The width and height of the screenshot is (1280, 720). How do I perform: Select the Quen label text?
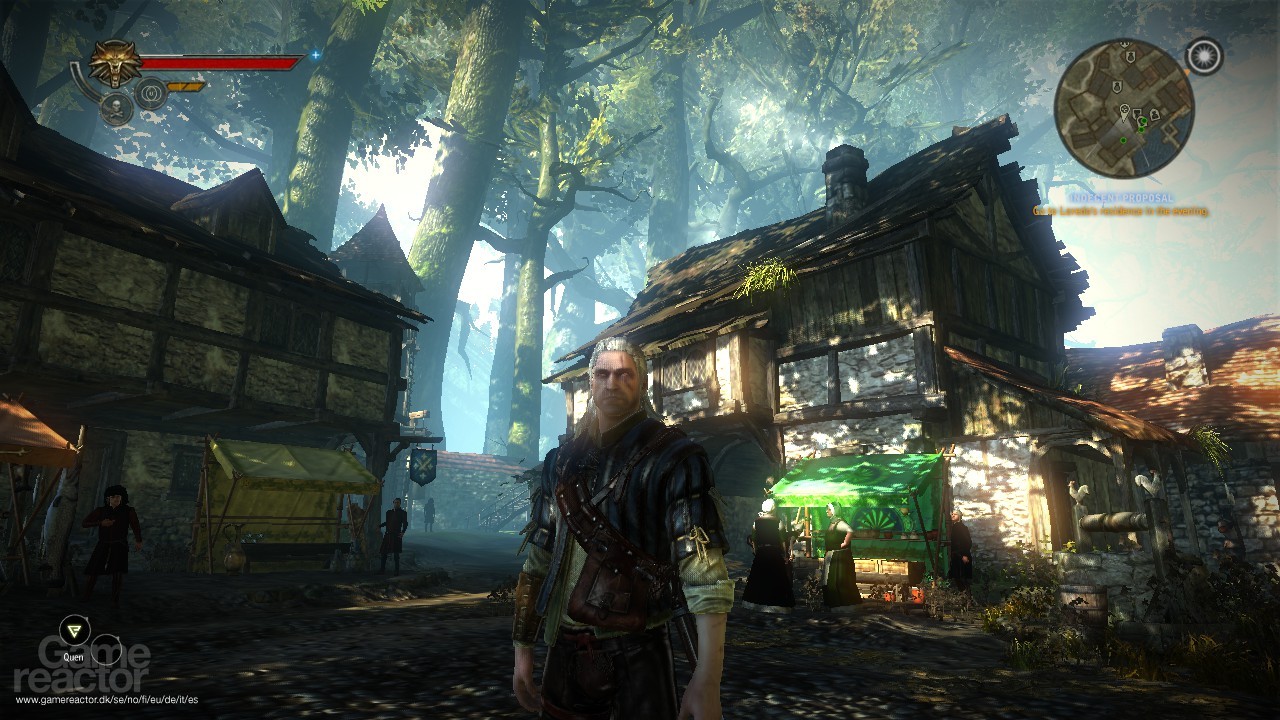(x=74, y=658)
